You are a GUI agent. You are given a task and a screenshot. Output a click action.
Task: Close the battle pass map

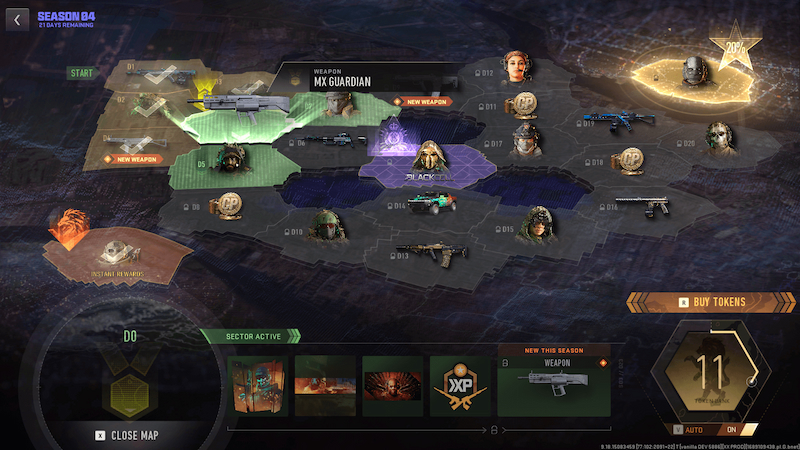(x=129, y=435)
